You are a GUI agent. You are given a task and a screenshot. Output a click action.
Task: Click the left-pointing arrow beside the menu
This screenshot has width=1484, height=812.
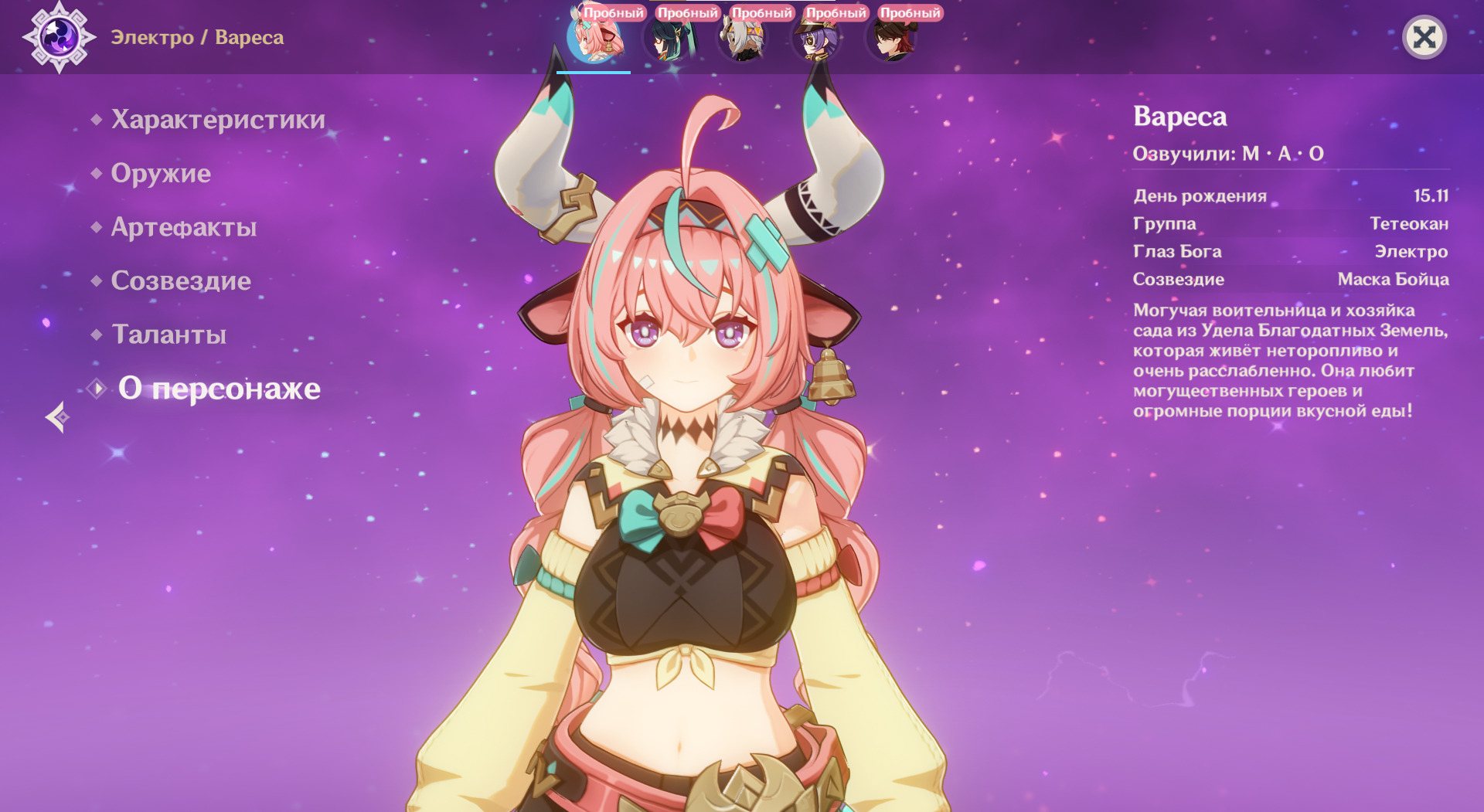tap(57, 417)
